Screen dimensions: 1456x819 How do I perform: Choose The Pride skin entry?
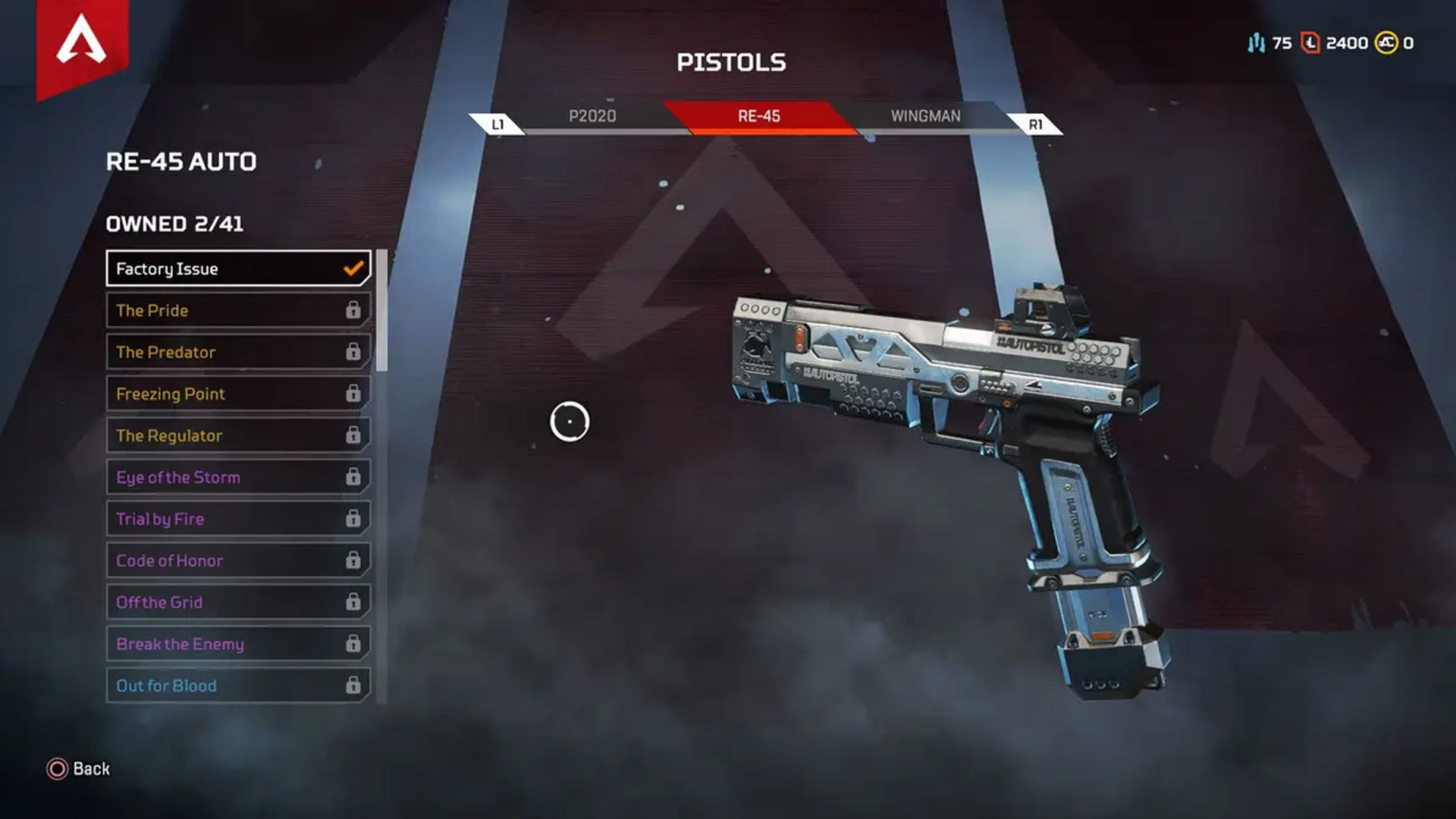coord(238,310)
